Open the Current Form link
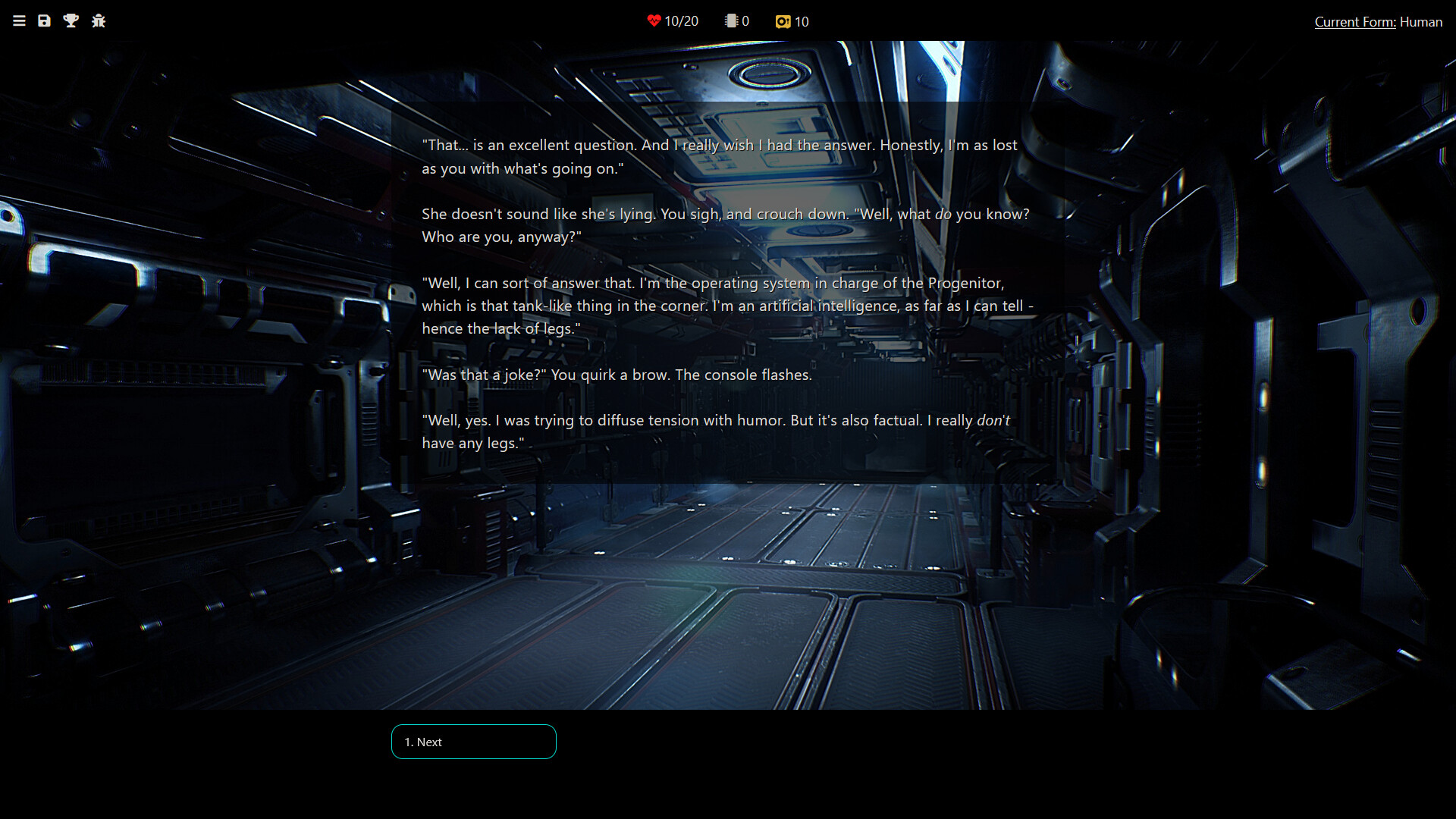 (1354, 22)
